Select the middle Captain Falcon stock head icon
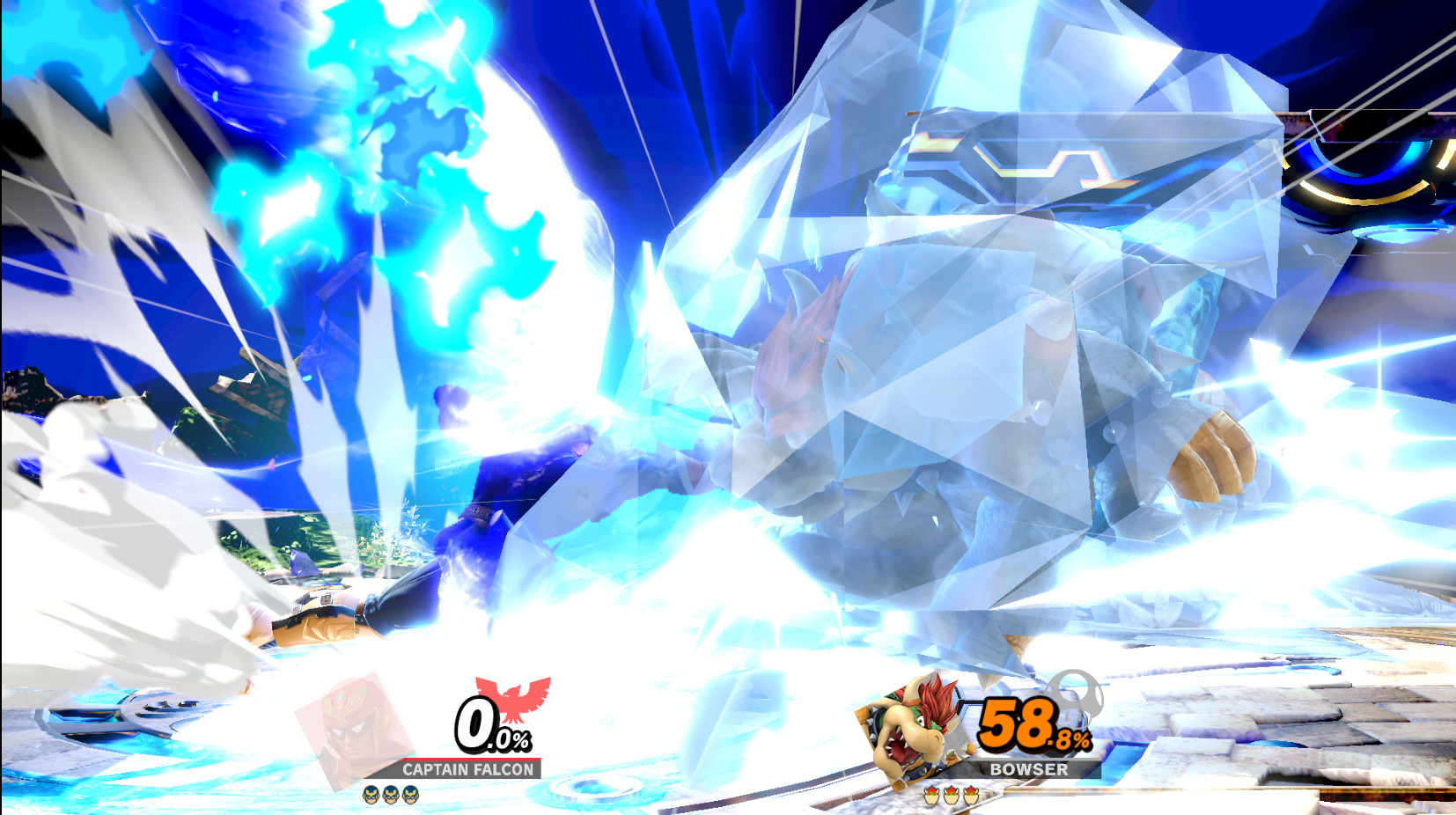This screenshot has height=815, width=1456. pyautogui.click(x=391, y=793)
